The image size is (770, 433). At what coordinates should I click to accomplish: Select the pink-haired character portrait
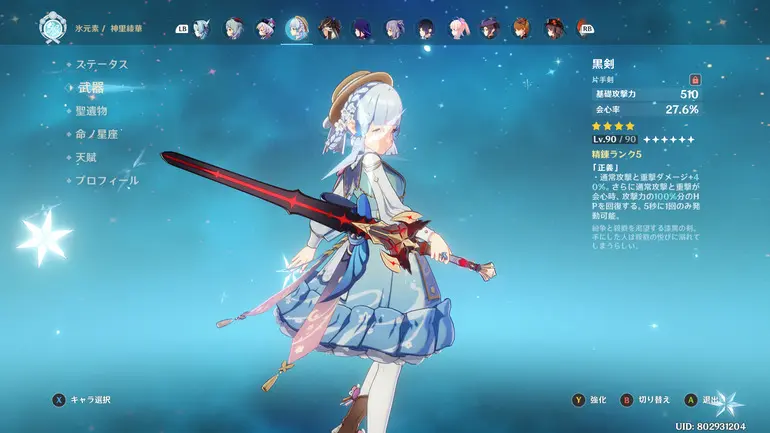tap(458, 29)
